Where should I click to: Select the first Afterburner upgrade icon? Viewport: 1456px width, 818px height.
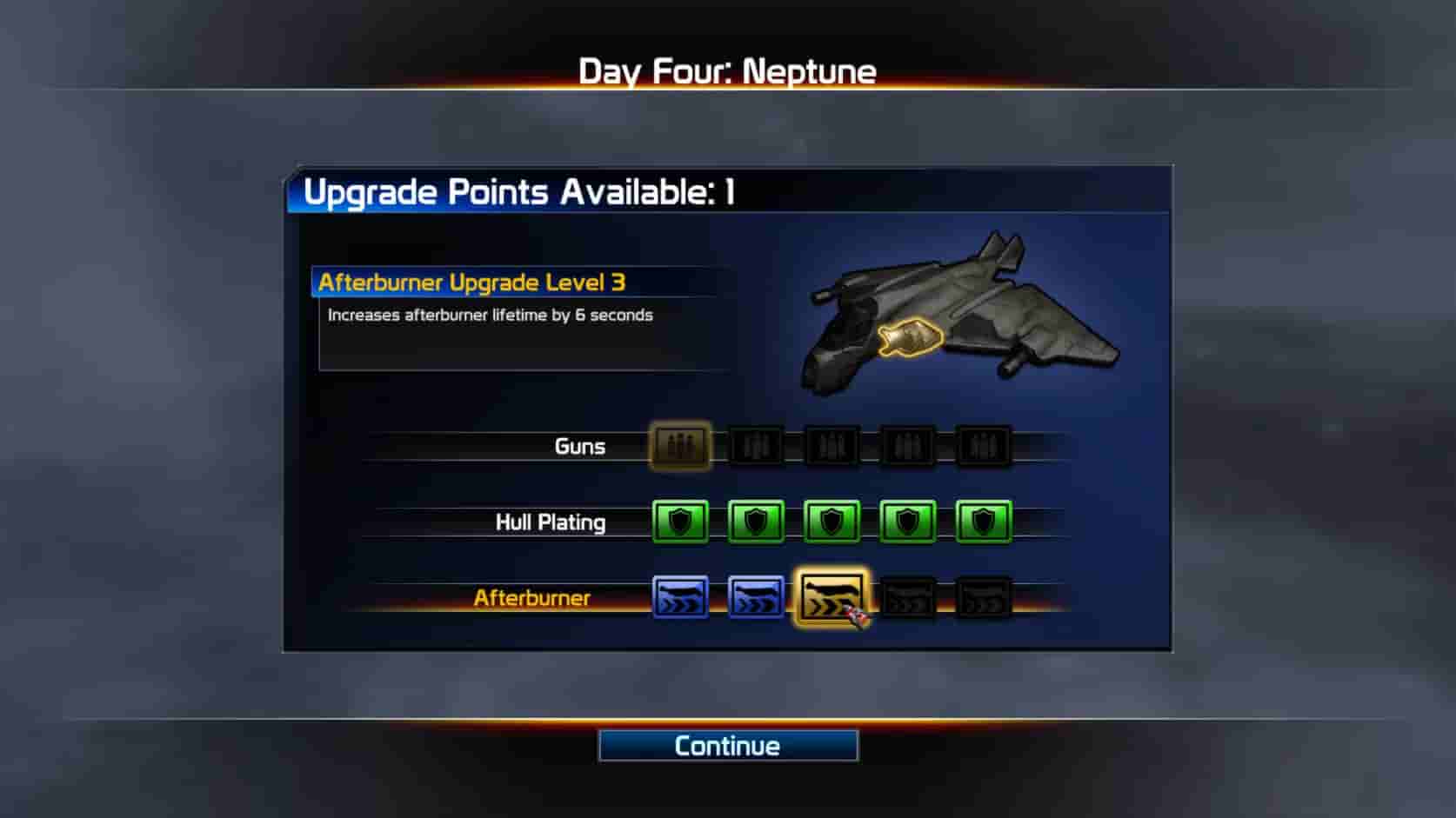tap(681, 596)
